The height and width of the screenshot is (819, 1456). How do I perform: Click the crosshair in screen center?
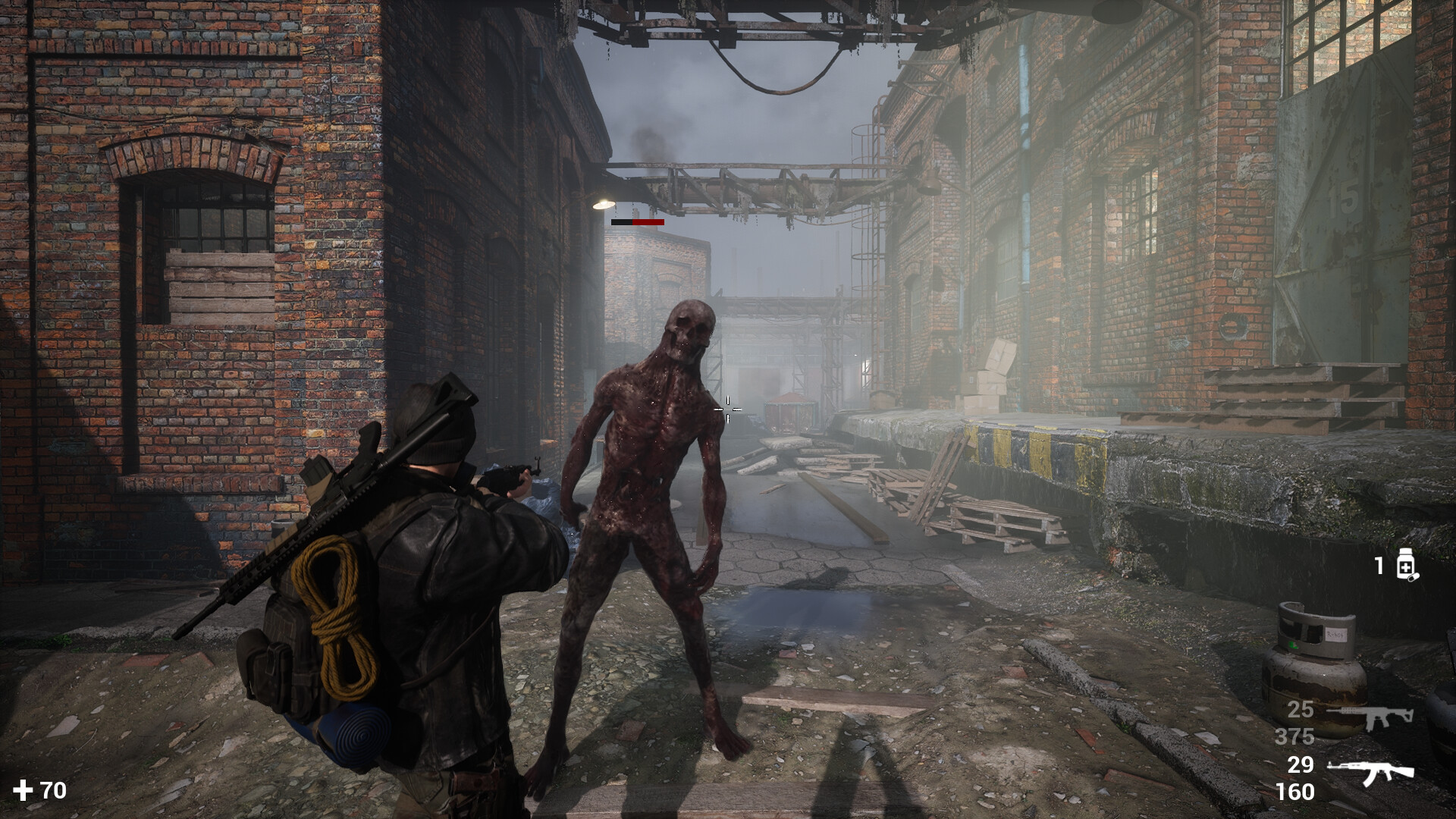(x=727, y=409)
